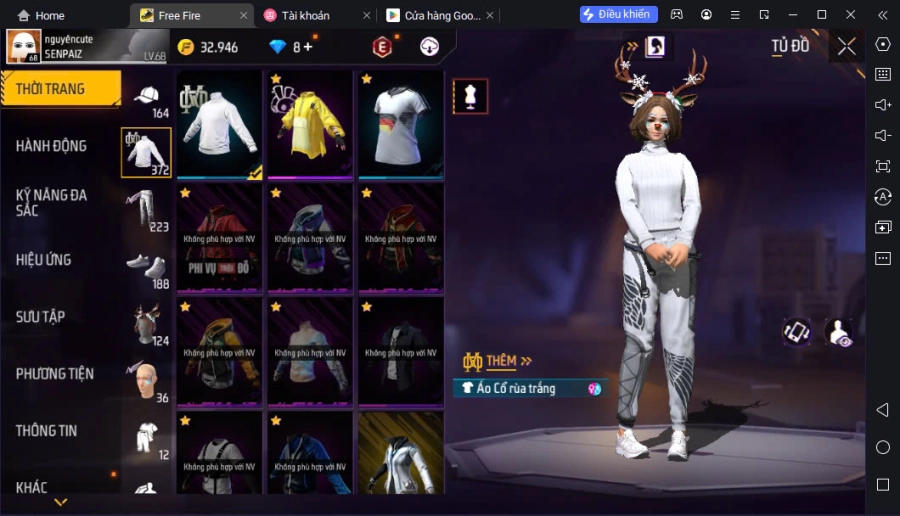Viewport: 900px width, 516px height.
Task: Select the yellow hoodie jacket item
Action: click(310, 124)
